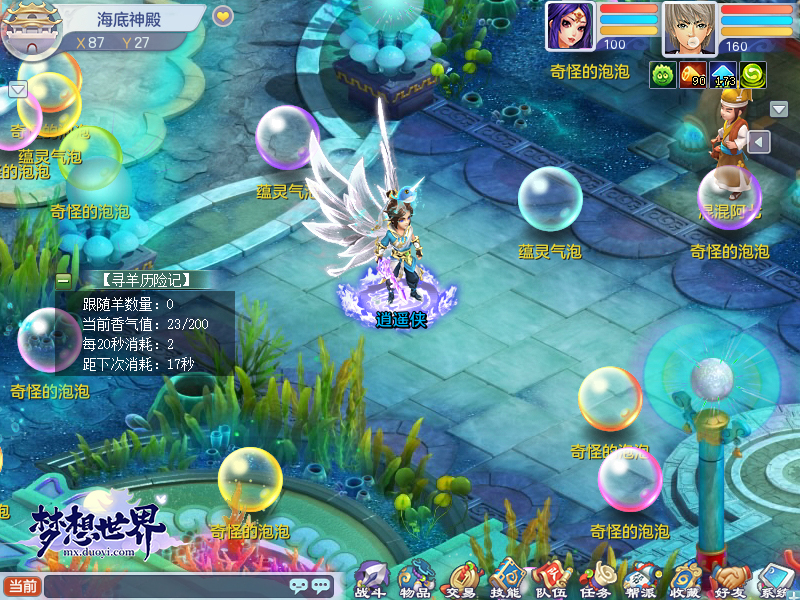The image size is (800, 600).
Task: Open the 帮派 (Guild) menu
Action: tap(639, 578)
